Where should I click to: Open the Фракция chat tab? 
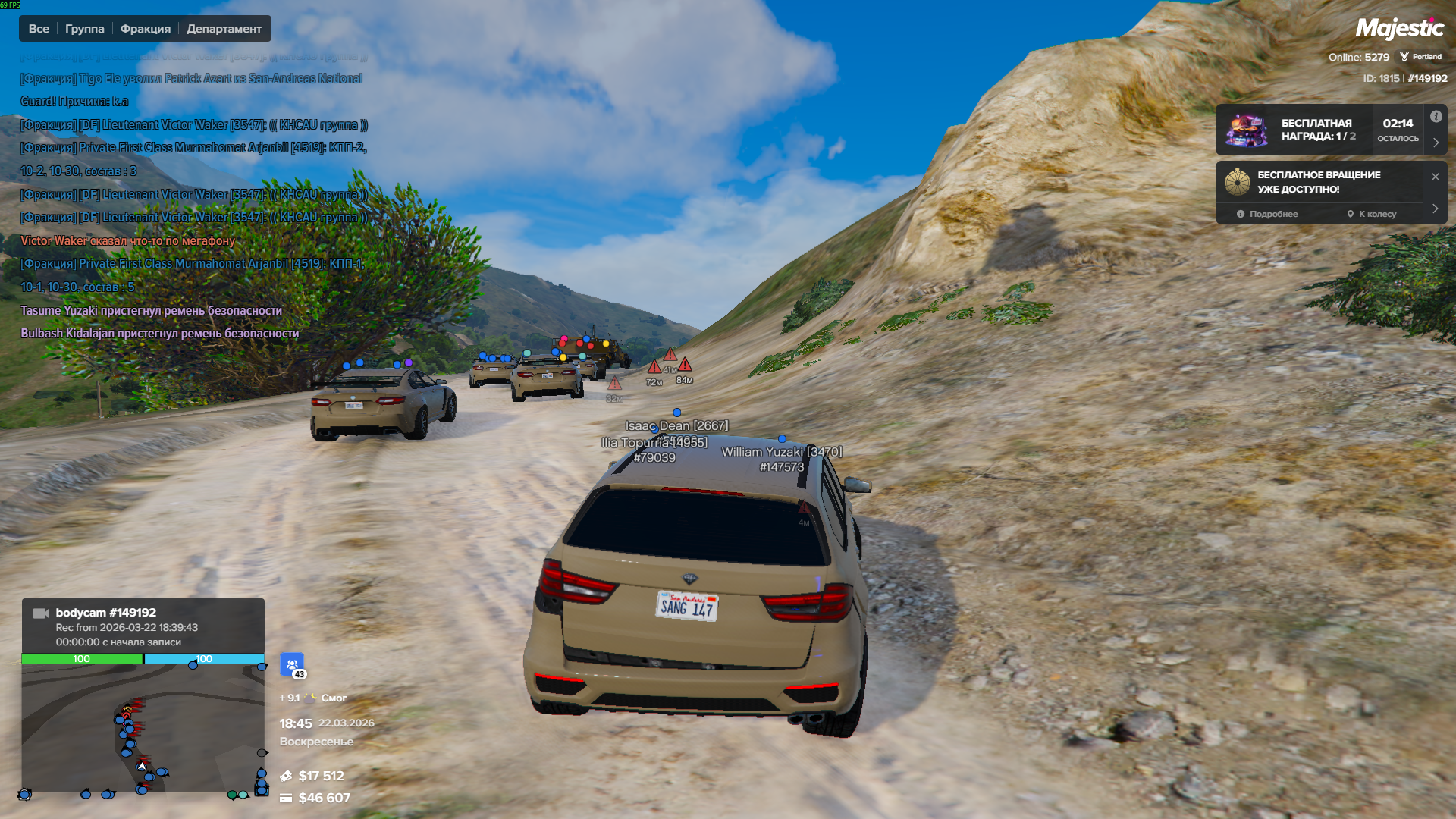click(145, 29)
